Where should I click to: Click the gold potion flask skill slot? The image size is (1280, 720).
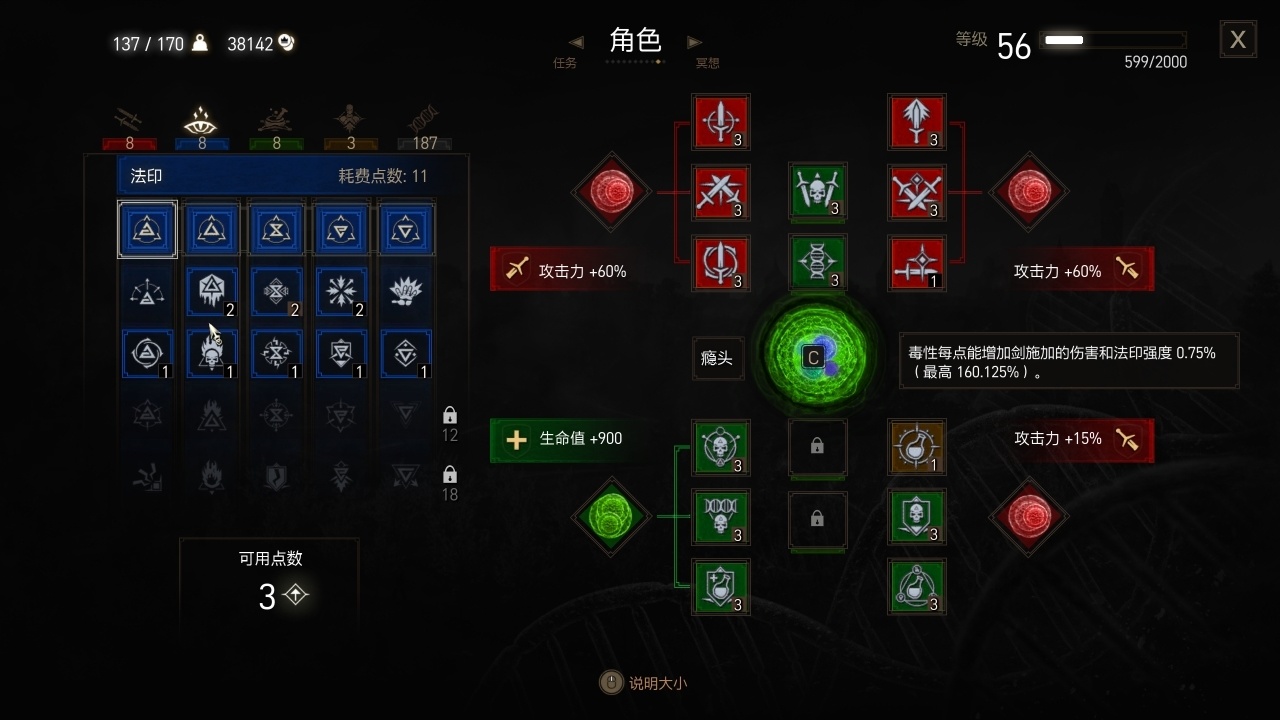[x=917, y=448]
